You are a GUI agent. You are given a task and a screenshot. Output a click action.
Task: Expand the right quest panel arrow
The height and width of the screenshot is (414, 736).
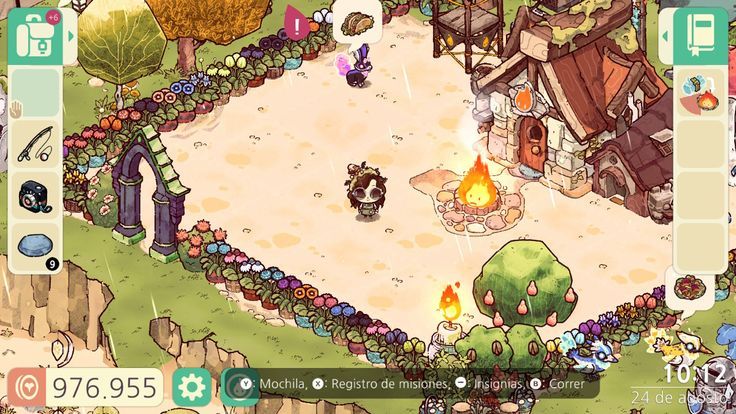[664, 35]
